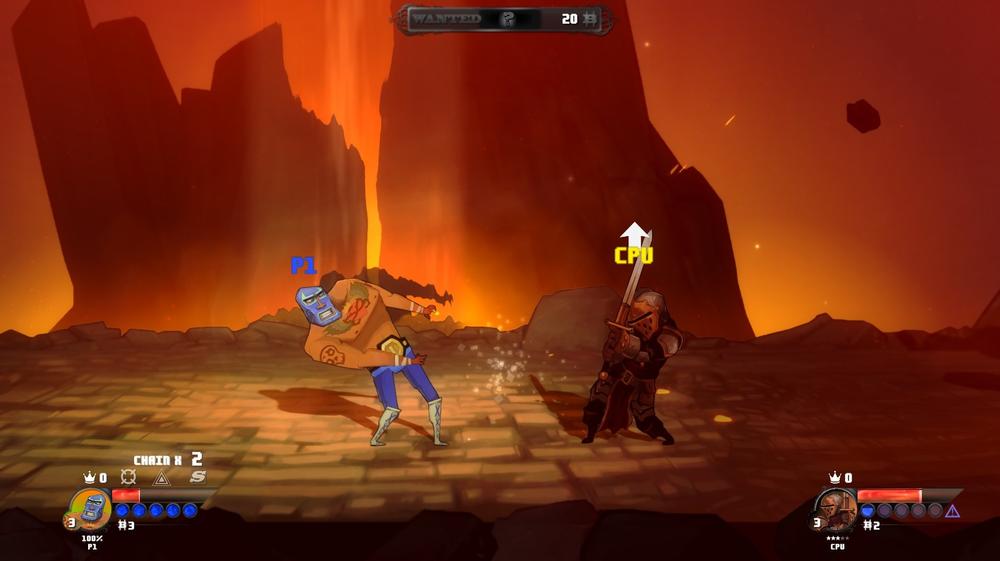Select the CPU knight portrait
This screenshot has height=561, width=1000.
[x=836, y=509]
